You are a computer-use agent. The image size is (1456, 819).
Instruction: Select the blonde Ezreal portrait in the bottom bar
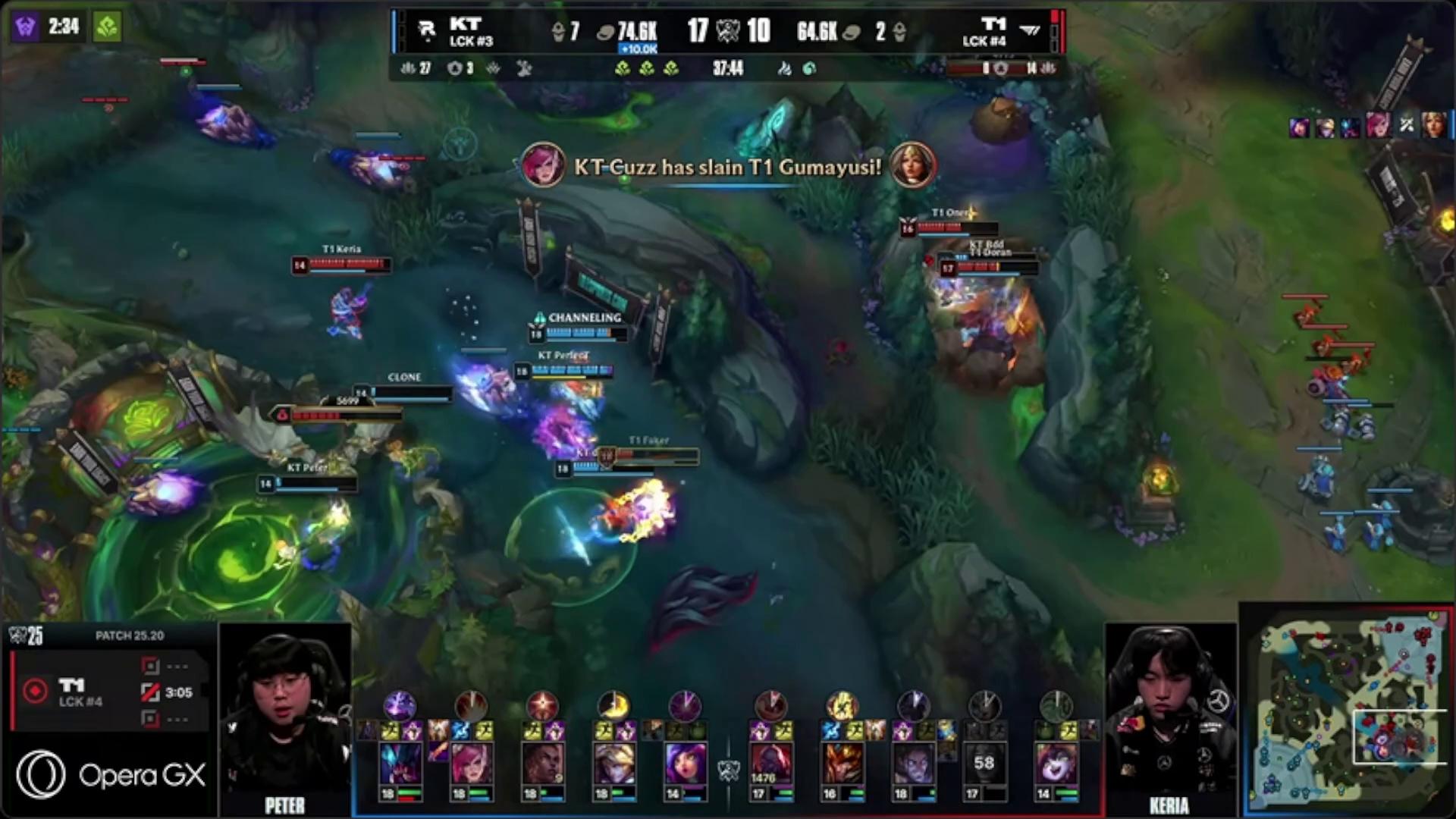pyautogui.click(x=613, y=764)
